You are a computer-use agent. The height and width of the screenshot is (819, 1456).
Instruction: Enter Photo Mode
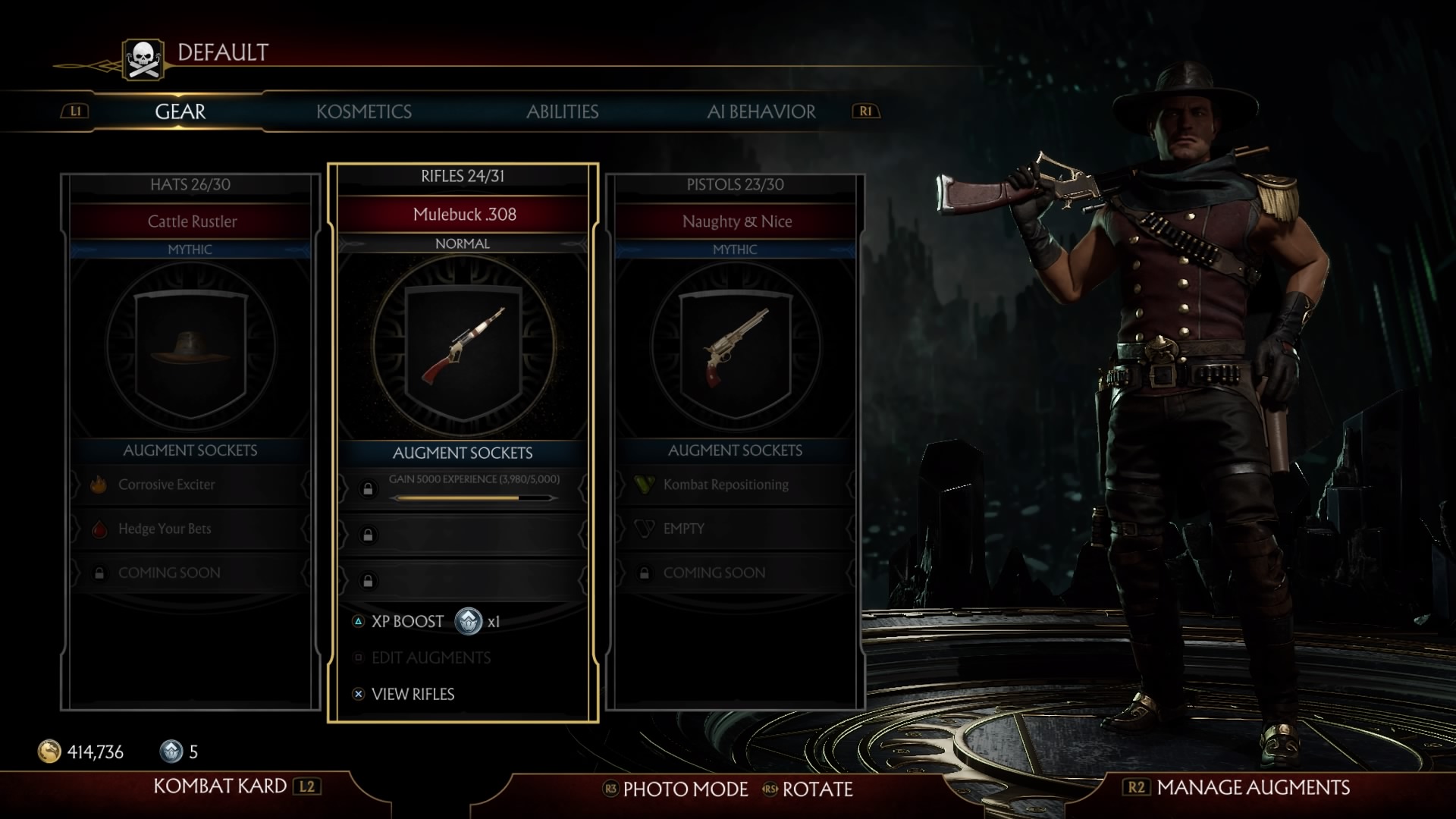coord(685,789)
